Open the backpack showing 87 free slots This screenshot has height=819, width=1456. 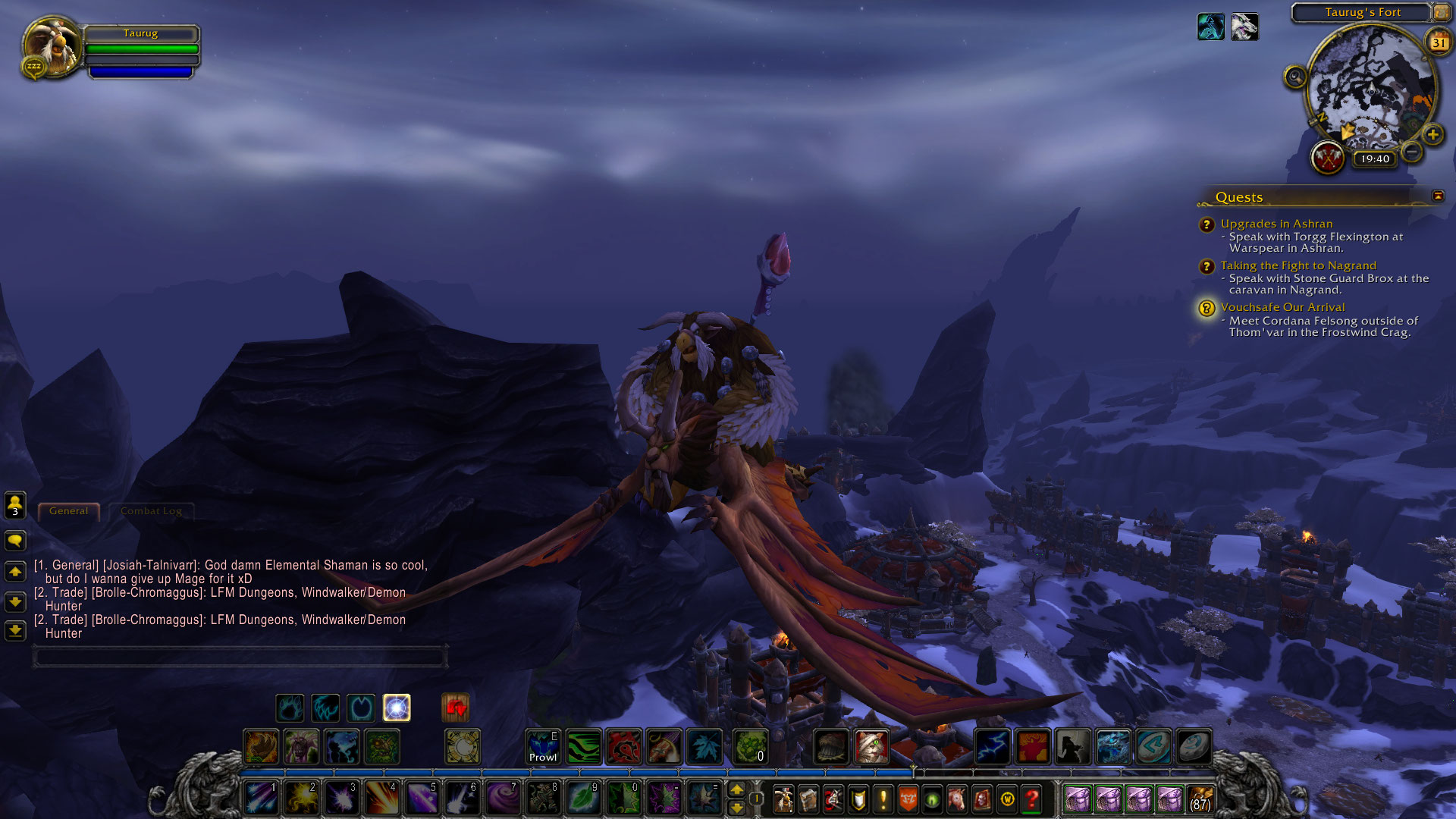1200,799
